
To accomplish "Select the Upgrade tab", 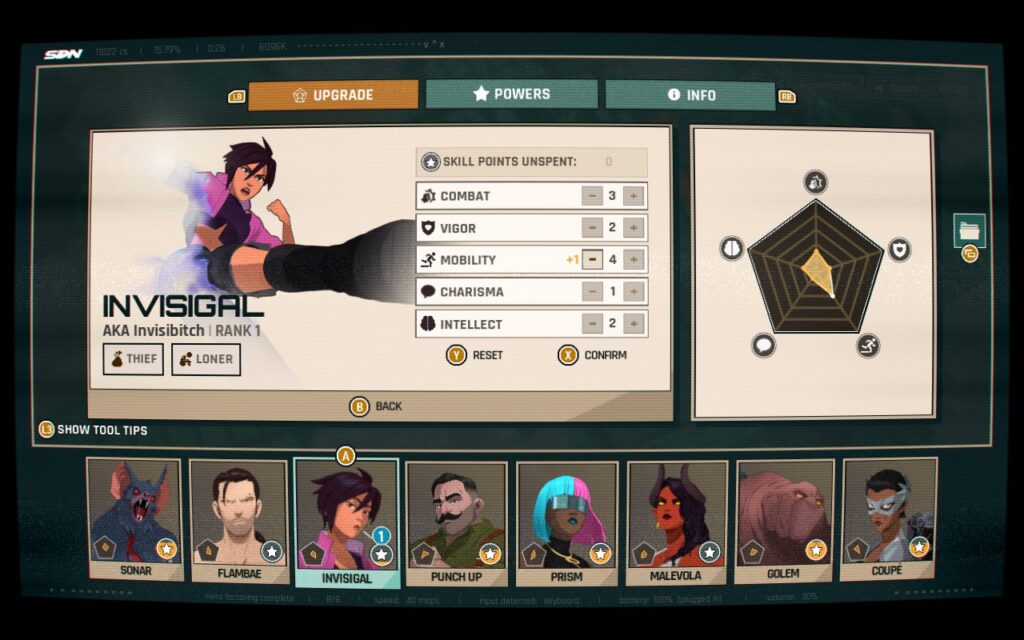I will pos(333,95).
